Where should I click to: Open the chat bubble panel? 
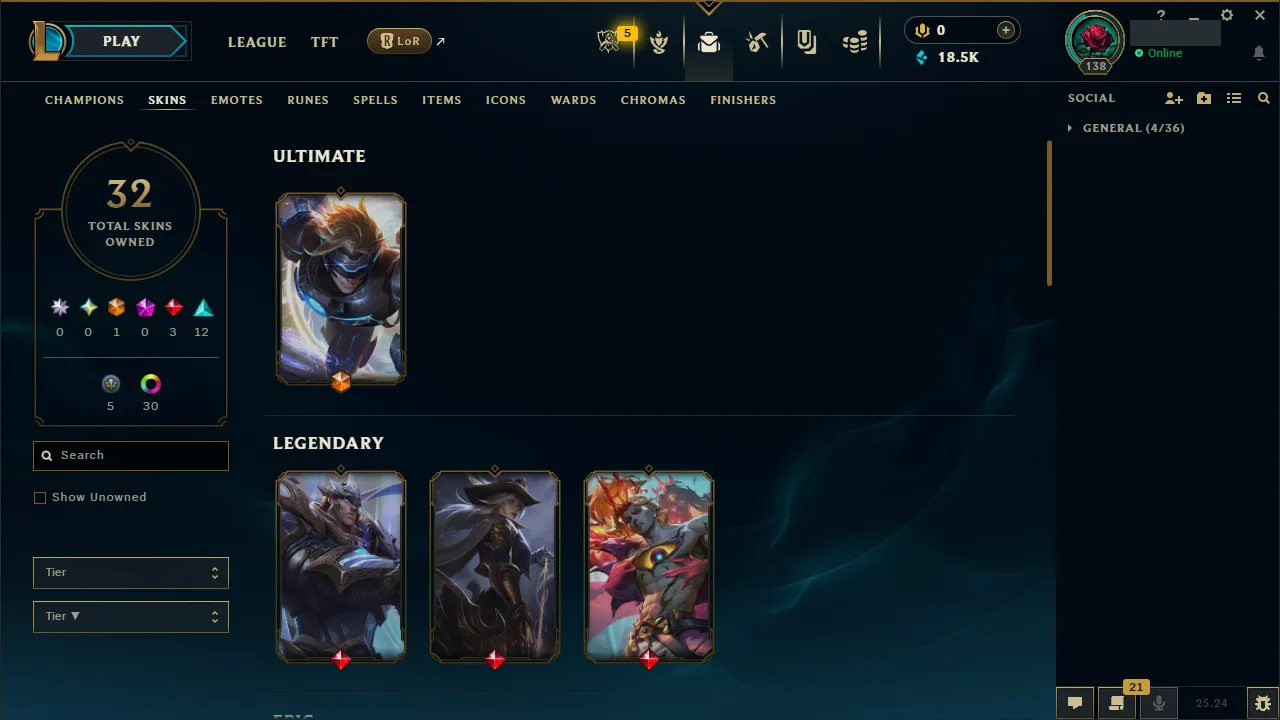[1074, 703]
